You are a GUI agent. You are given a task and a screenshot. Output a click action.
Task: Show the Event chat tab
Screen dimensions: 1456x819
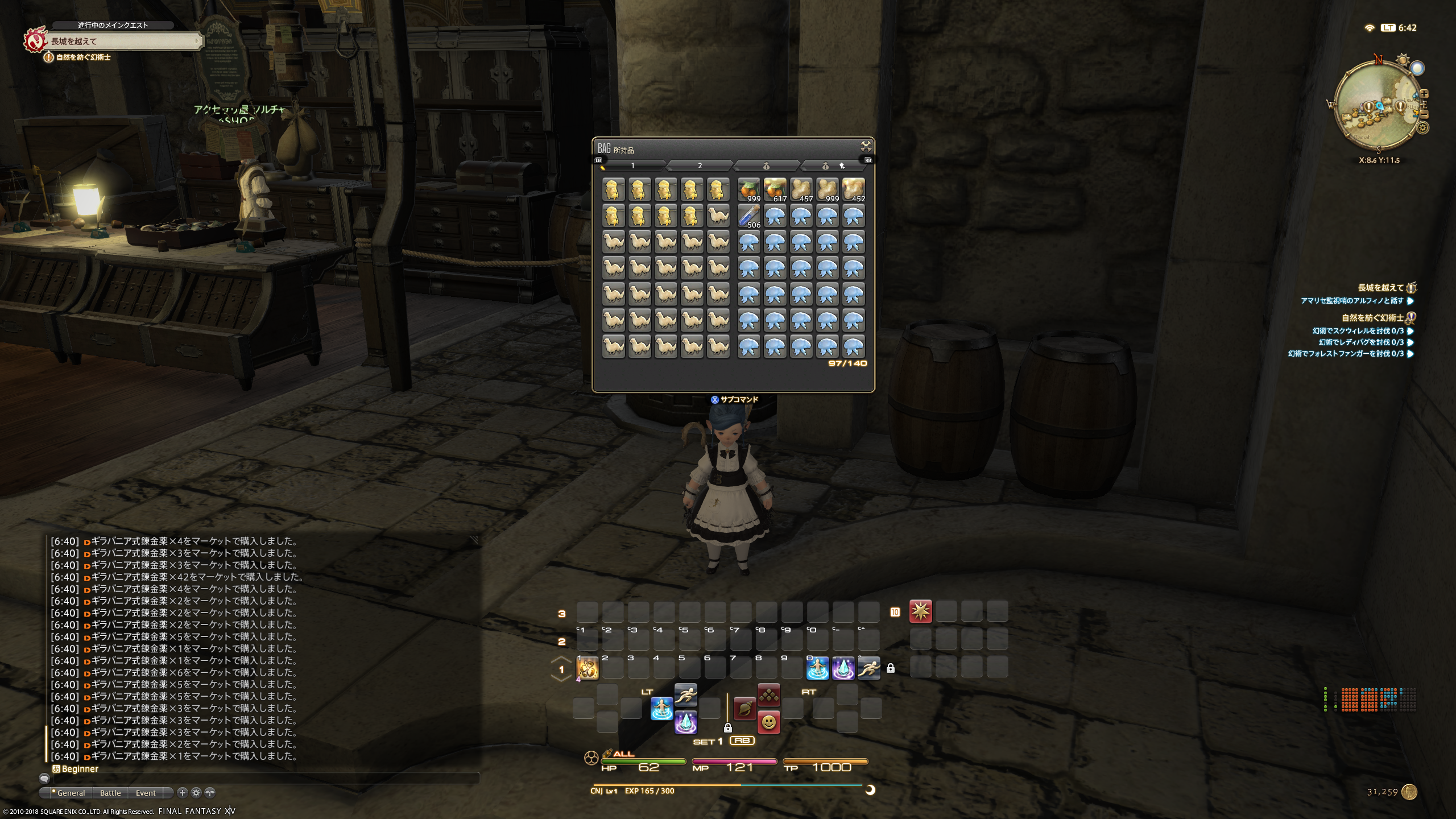[146, 793]
